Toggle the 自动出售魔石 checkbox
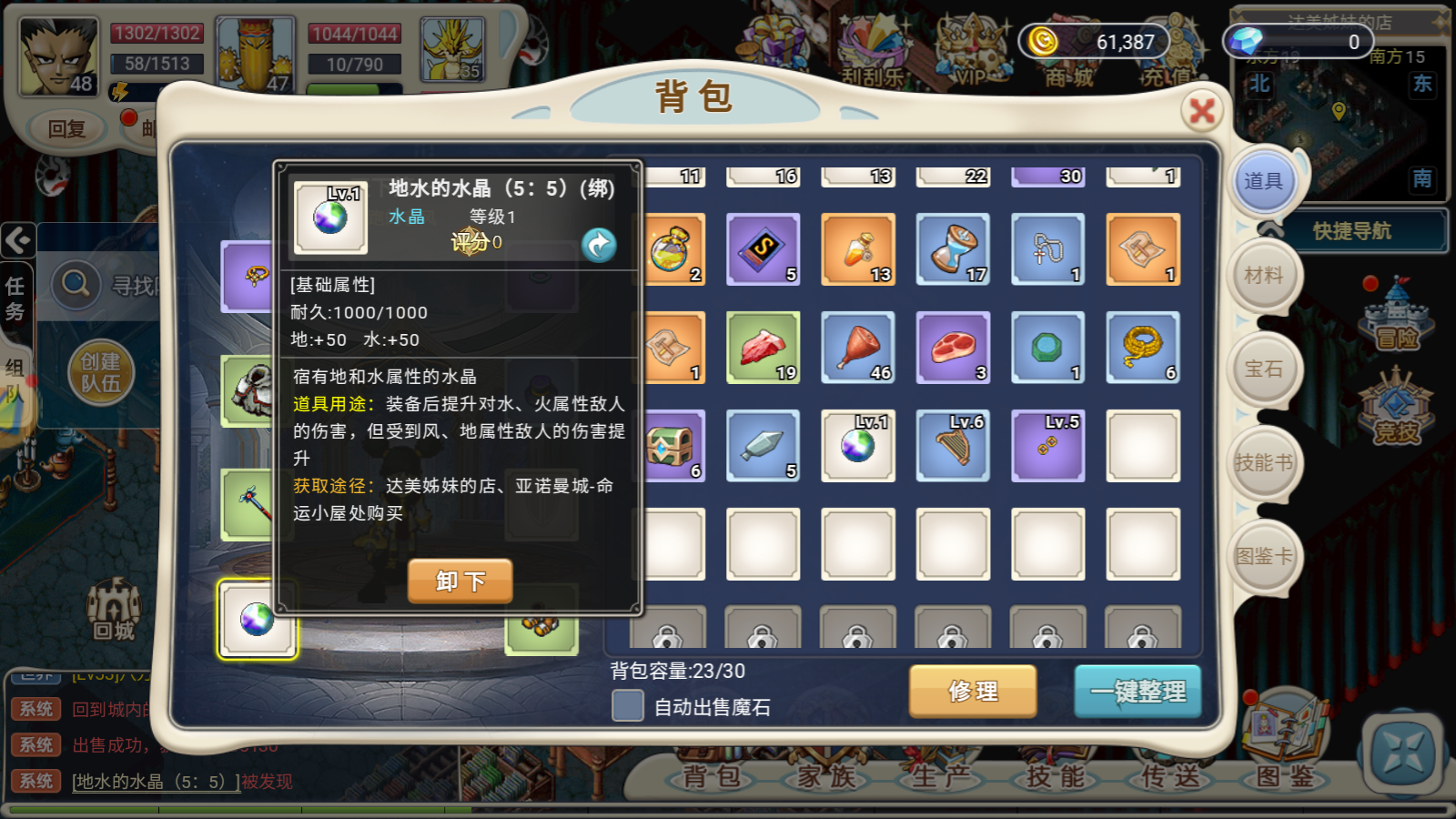Viewport: 1456px width, 819px height. click(628, 705)
